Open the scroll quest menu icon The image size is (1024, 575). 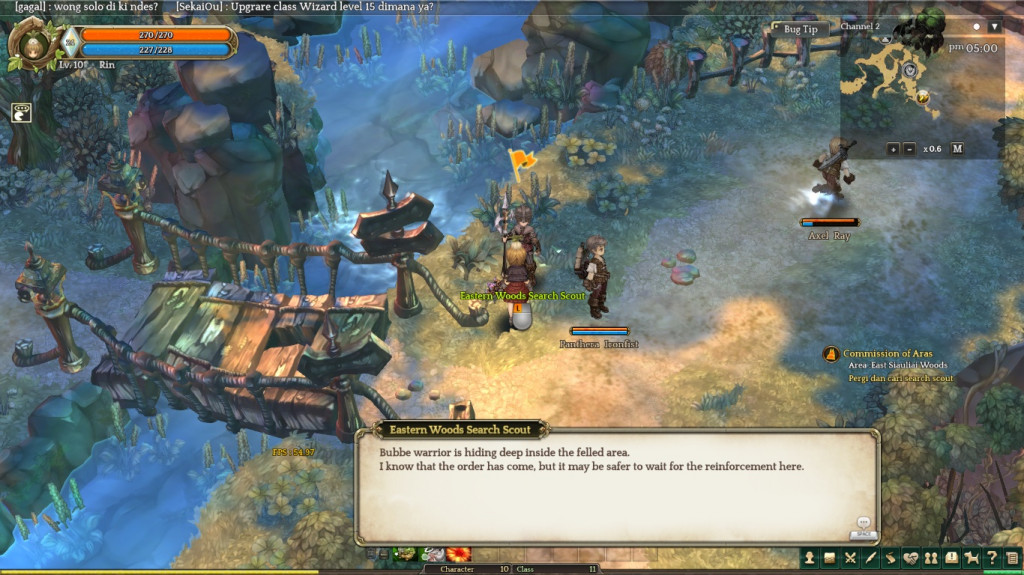(x=890, y=558)
